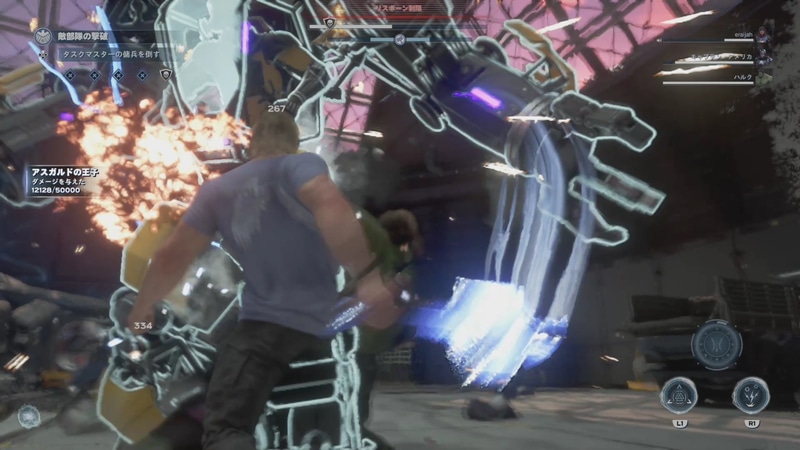The image size is (800, 450).
Task: Activate the large circular ultimate ability icon
Action: click(716, 345)
